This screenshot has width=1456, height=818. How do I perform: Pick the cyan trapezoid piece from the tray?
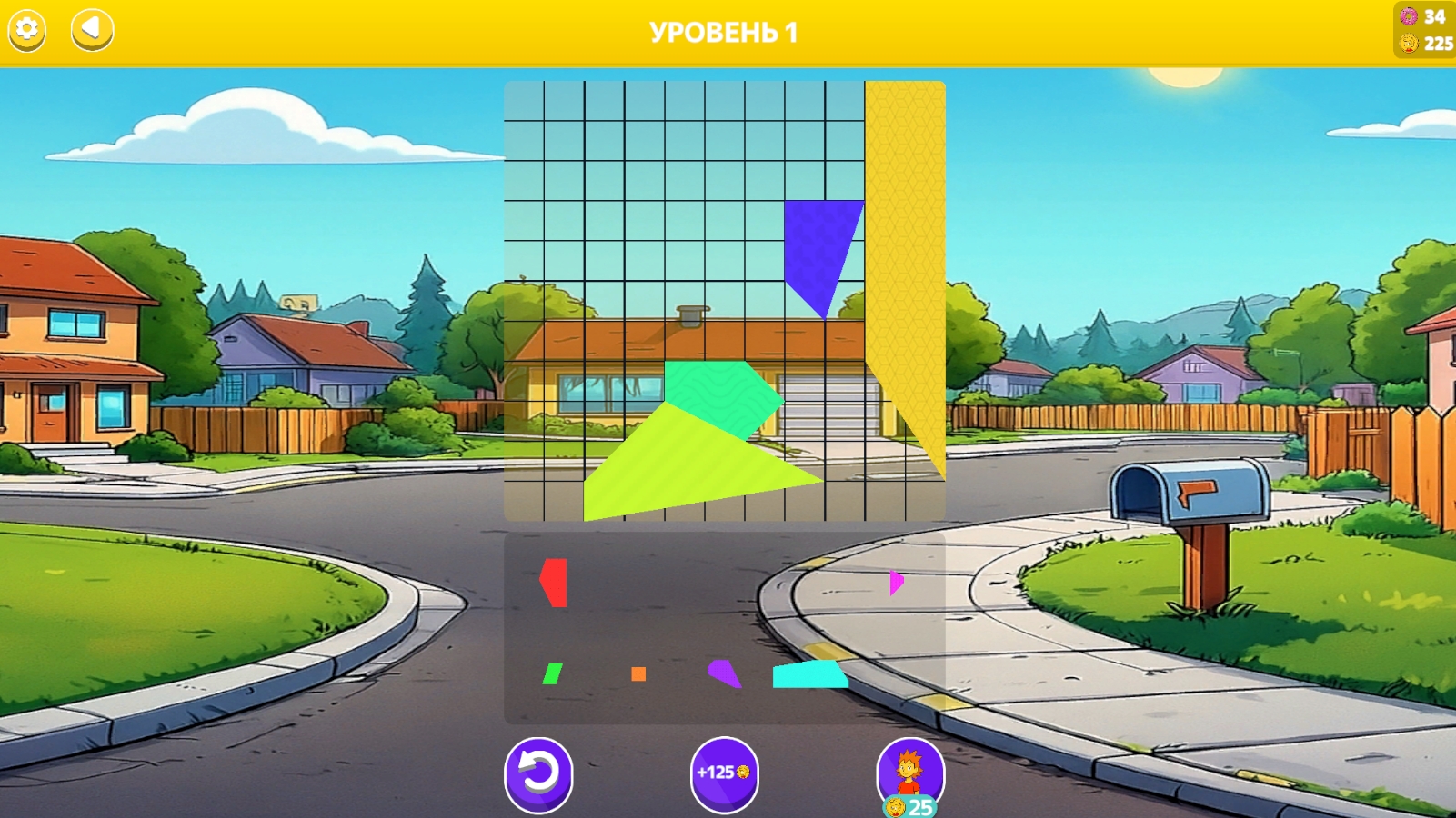[808, 676]
